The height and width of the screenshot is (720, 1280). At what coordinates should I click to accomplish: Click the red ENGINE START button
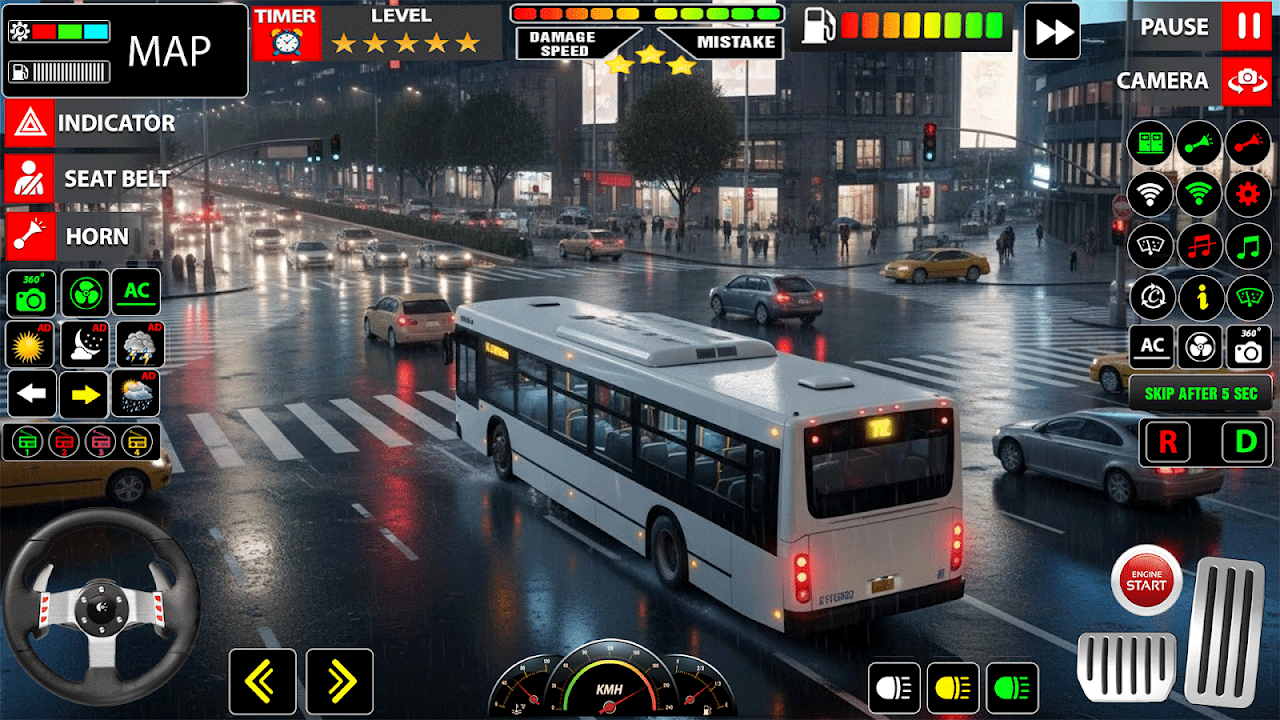click(x=1146, y=580)
